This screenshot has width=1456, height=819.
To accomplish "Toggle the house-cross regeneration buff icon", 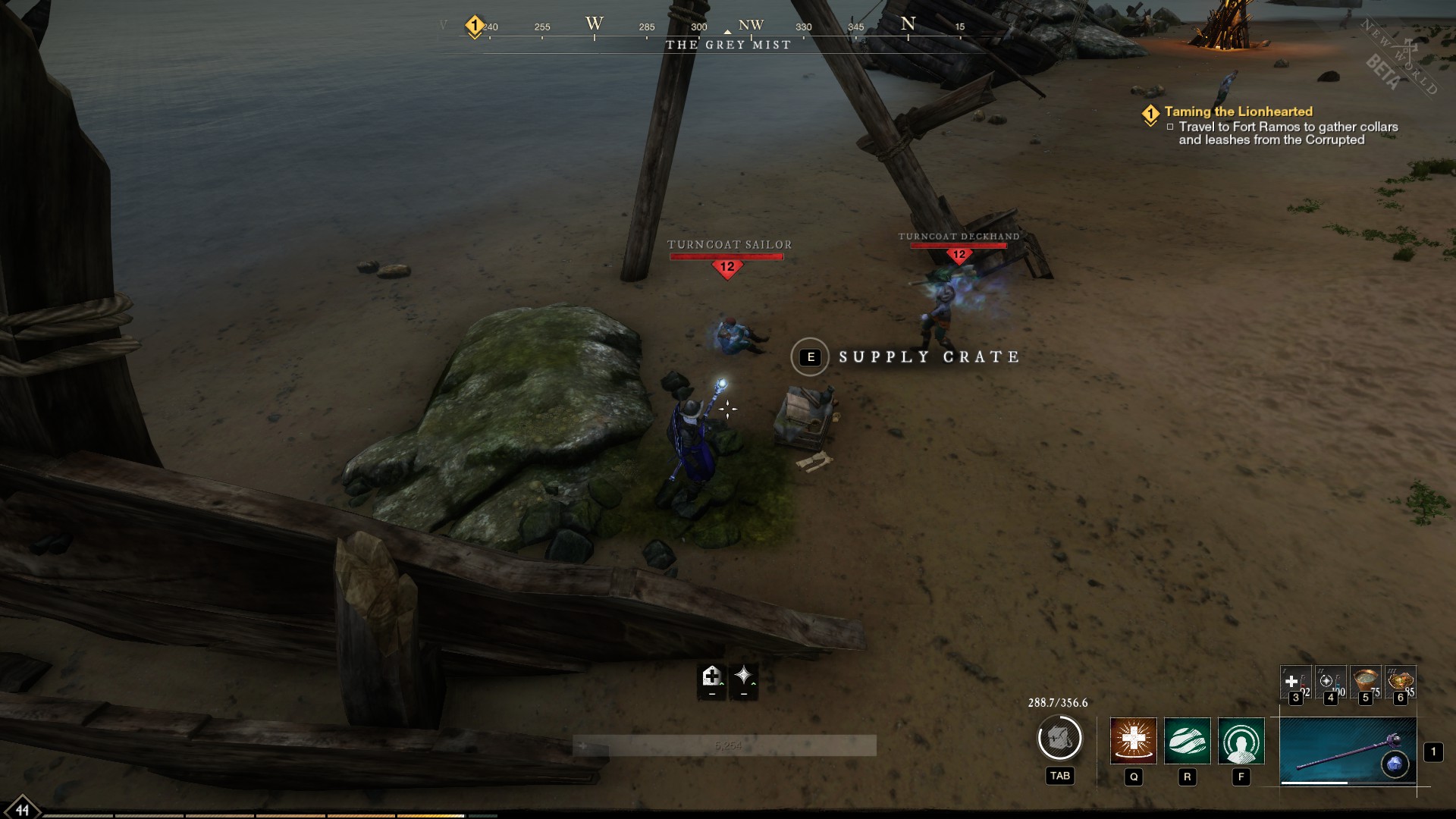I will click(711, 674).
